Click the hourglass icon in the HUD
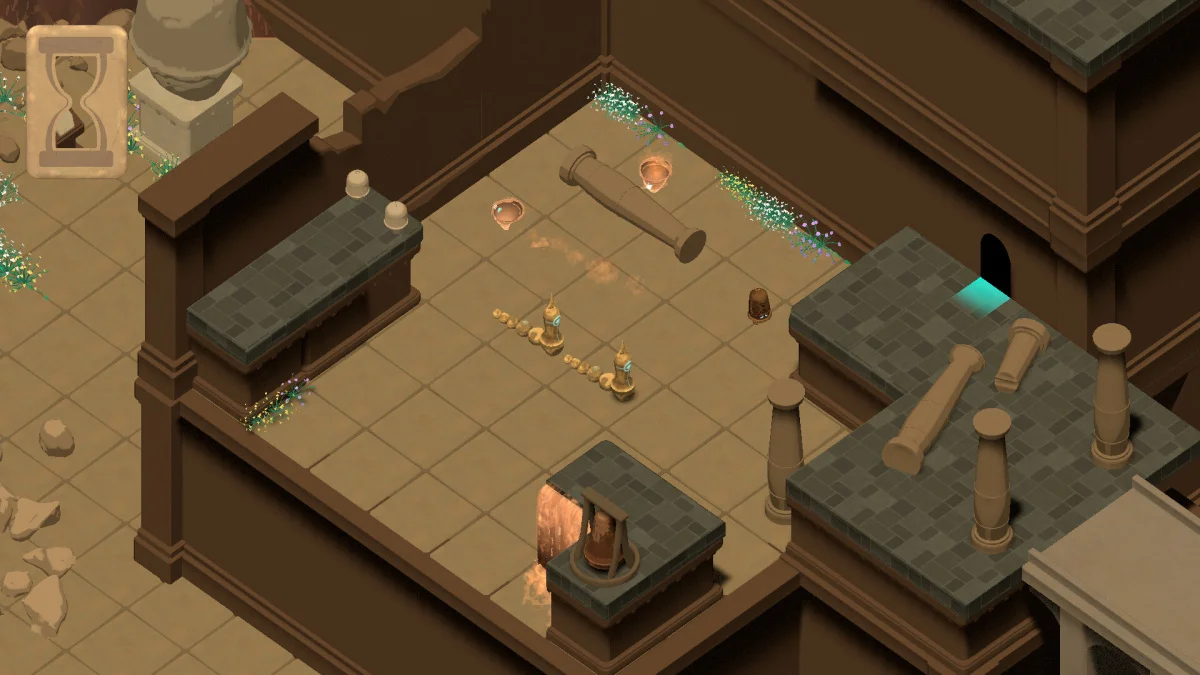This screenshot has width=1200, height=675. click(x=76, y=101)
